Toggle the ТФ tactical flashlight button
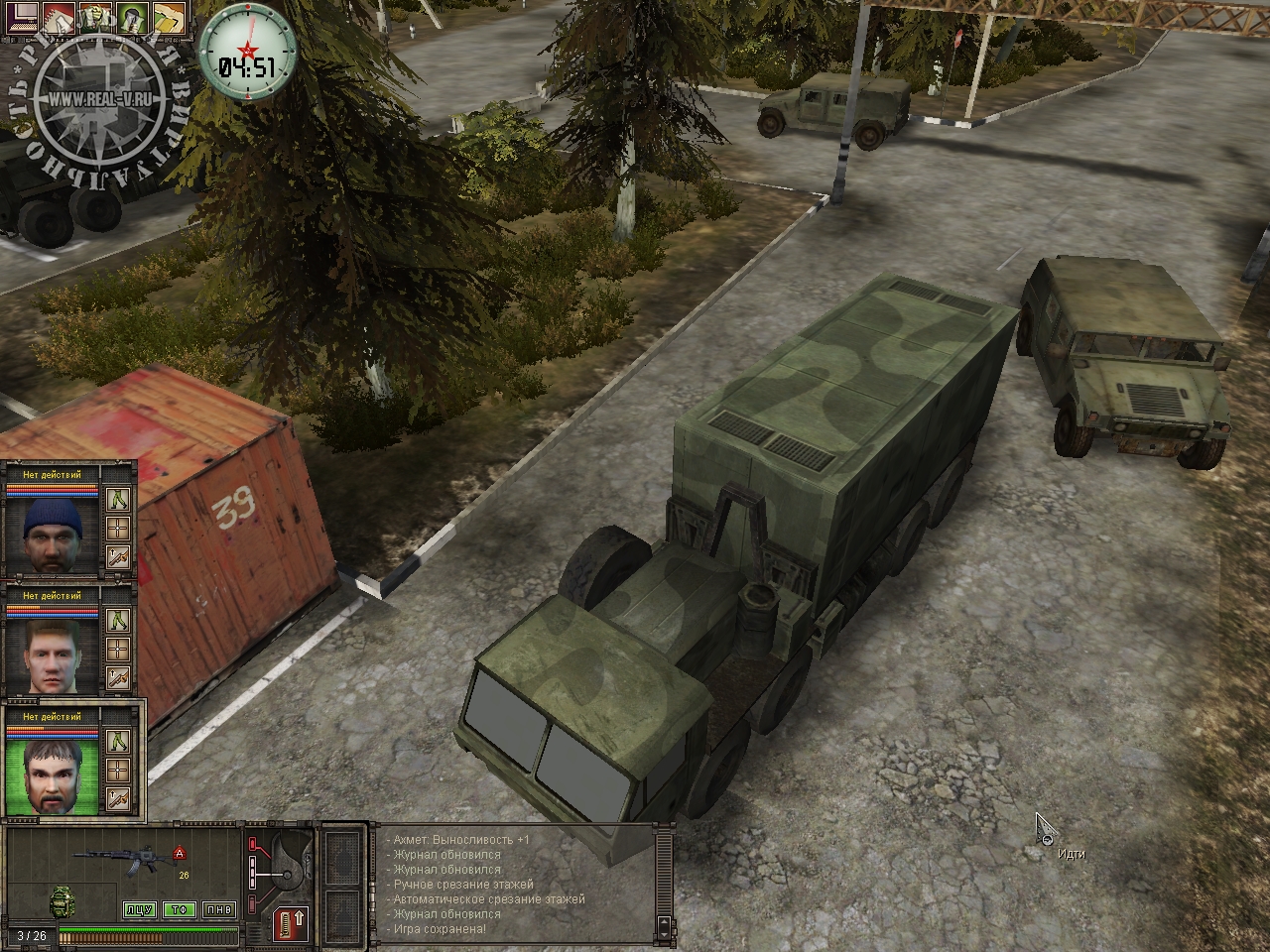The image size is (1270, 952). [178, 909]
